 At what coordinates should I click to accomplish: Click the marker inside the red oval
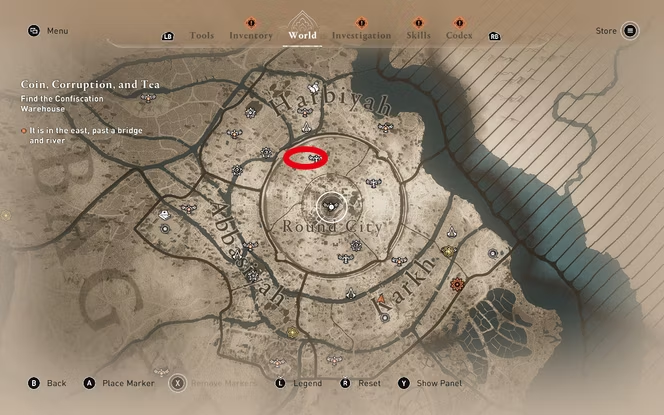pos(315,157)
